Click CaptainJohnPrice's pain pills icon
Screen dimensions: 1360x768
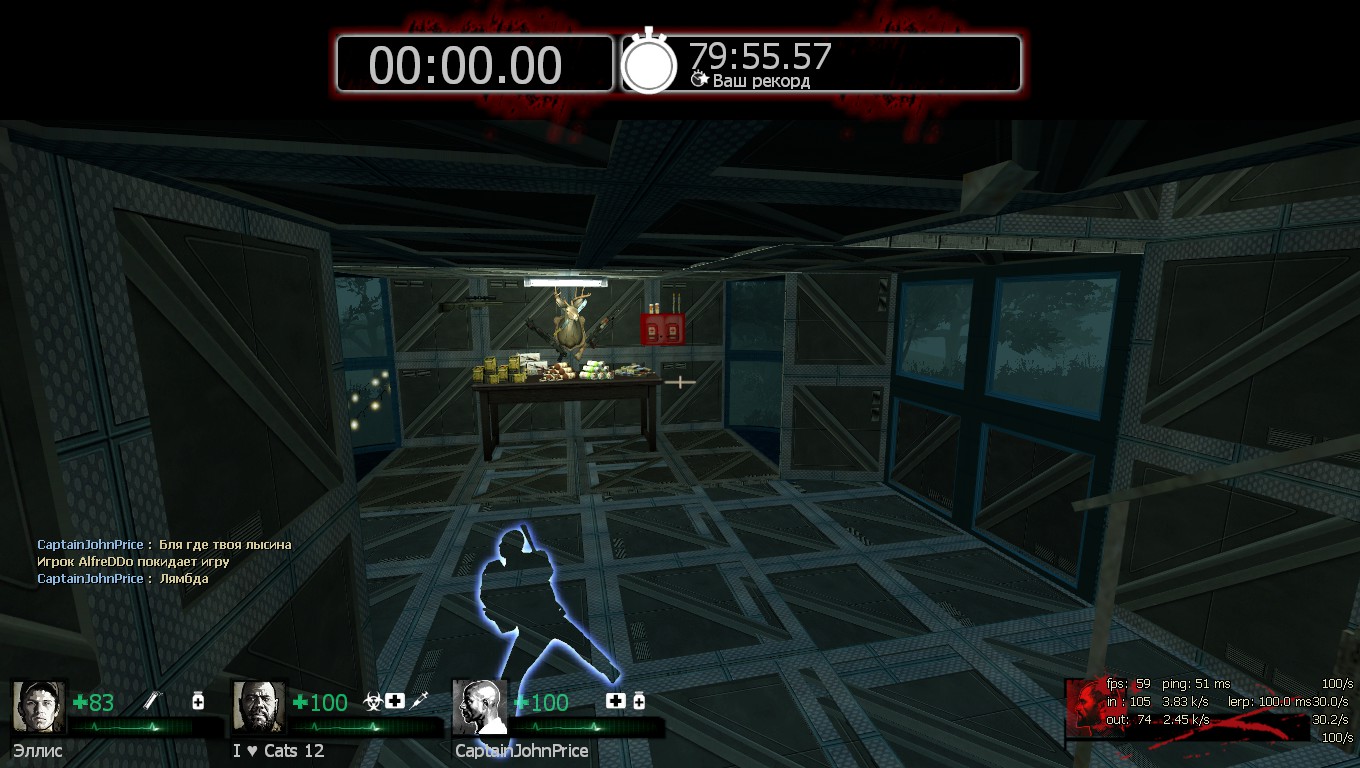639,701
